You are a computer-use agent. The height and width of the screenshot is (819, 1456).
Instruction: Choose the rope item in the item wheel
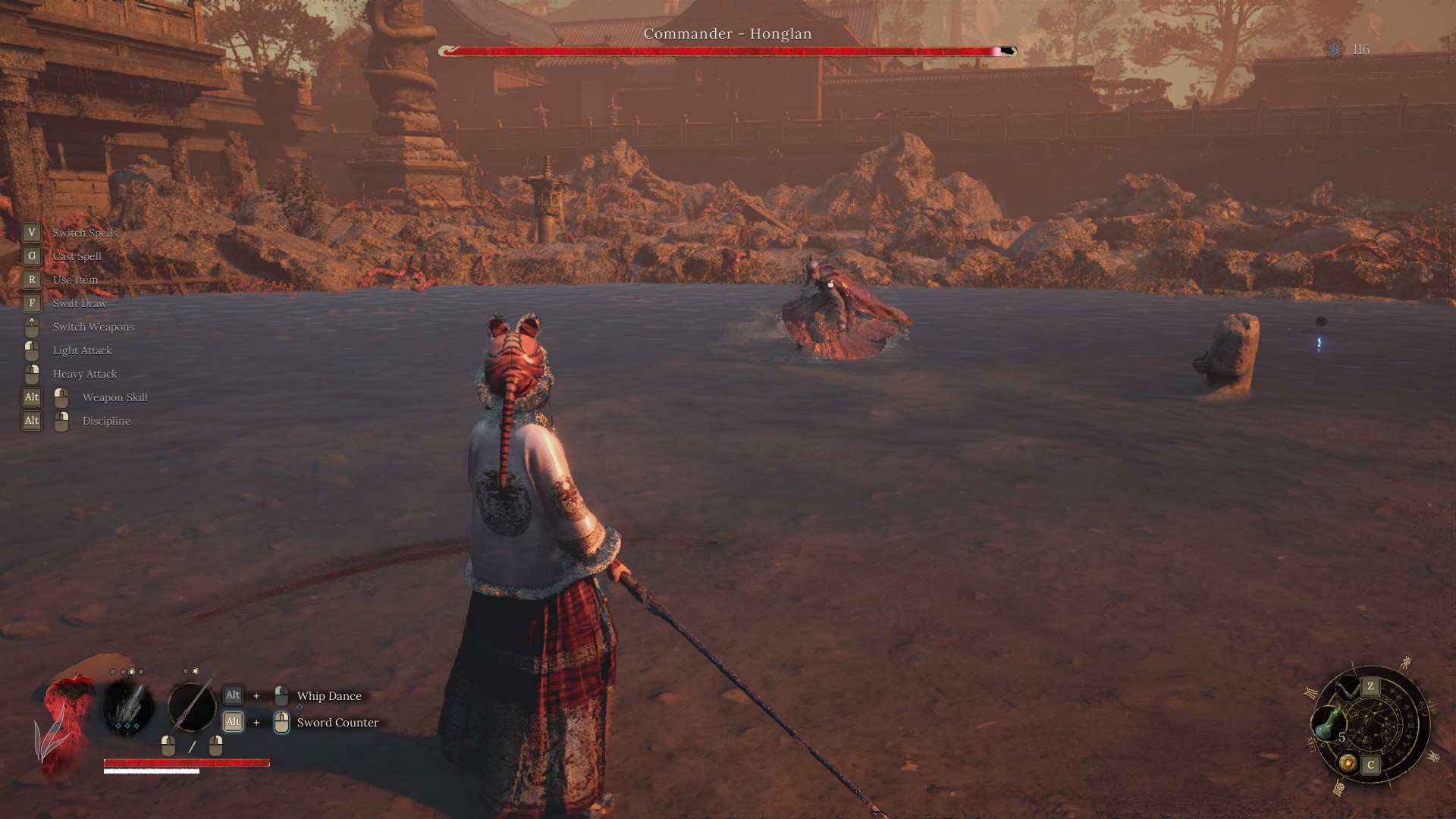pos(1348,689)
